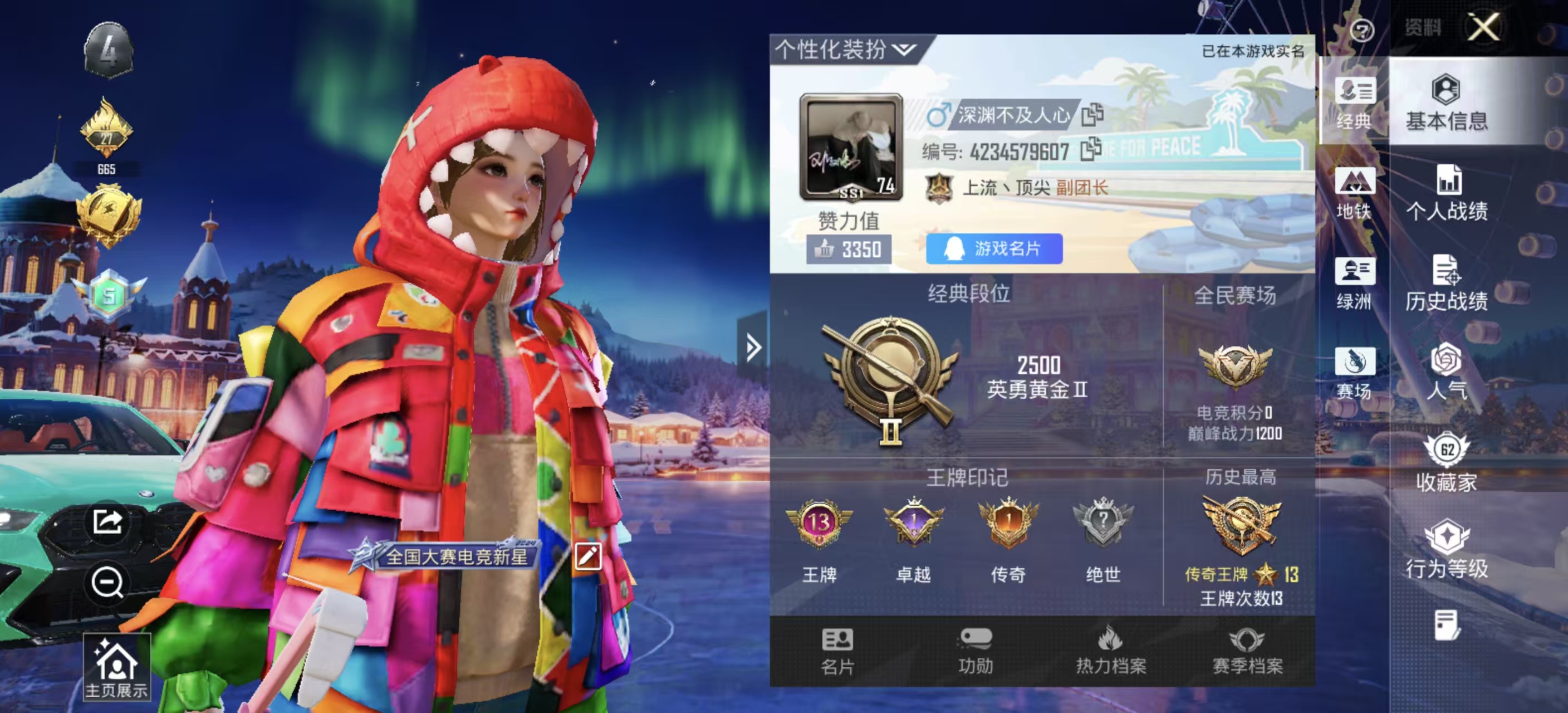Open the 人气 popularity section
Viewport: 1568px width, 713px height.
pyautogui.click(x=1446, y=372)
